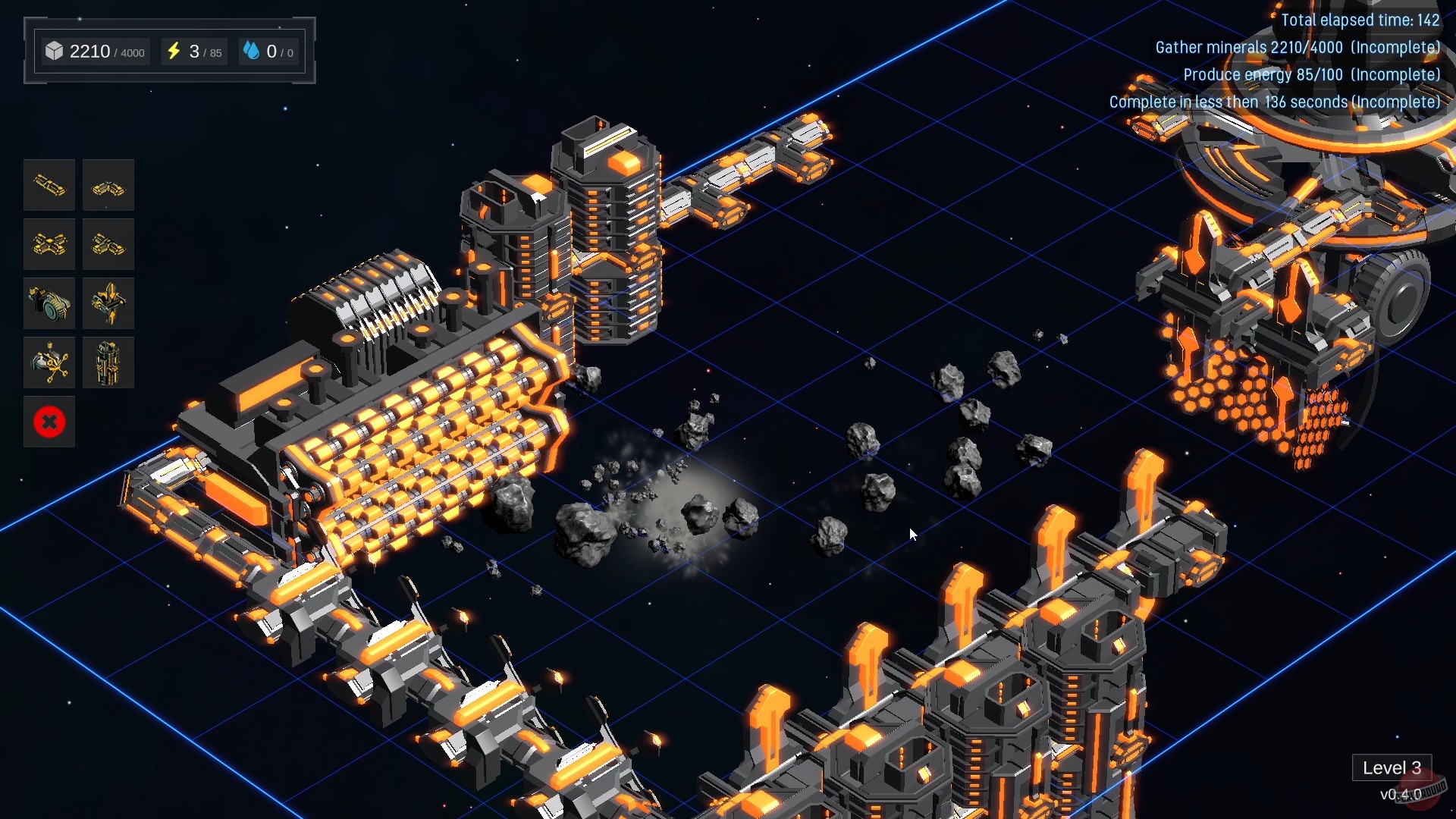Click the Complete in 136 seconds objective text
This screenshot has height=819, width=1456.
[x=1274, y=102]
